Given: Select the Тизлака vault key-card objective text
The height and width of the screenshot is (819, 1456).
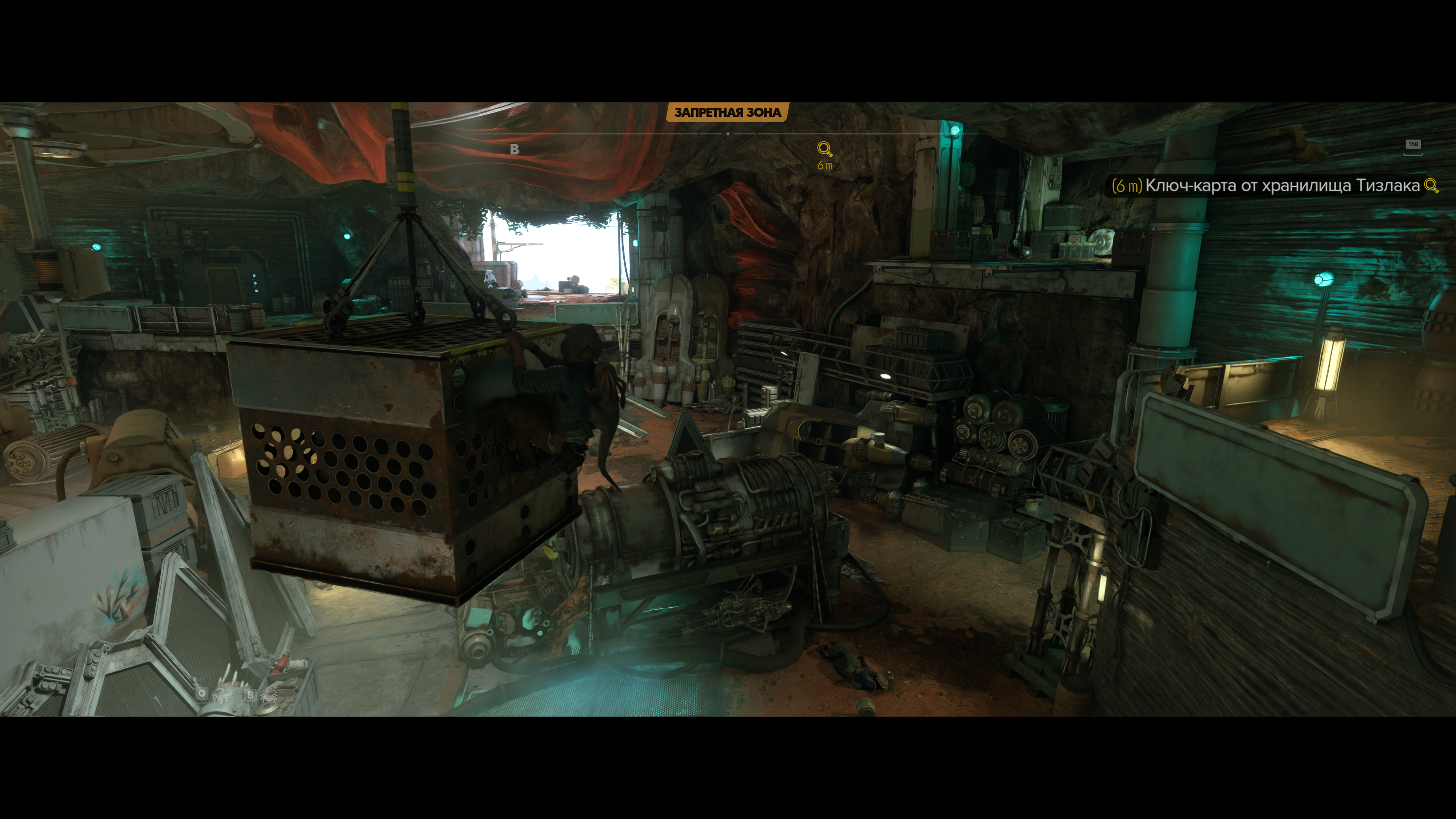Looking at the screenshot, I should click(1282, 186).
